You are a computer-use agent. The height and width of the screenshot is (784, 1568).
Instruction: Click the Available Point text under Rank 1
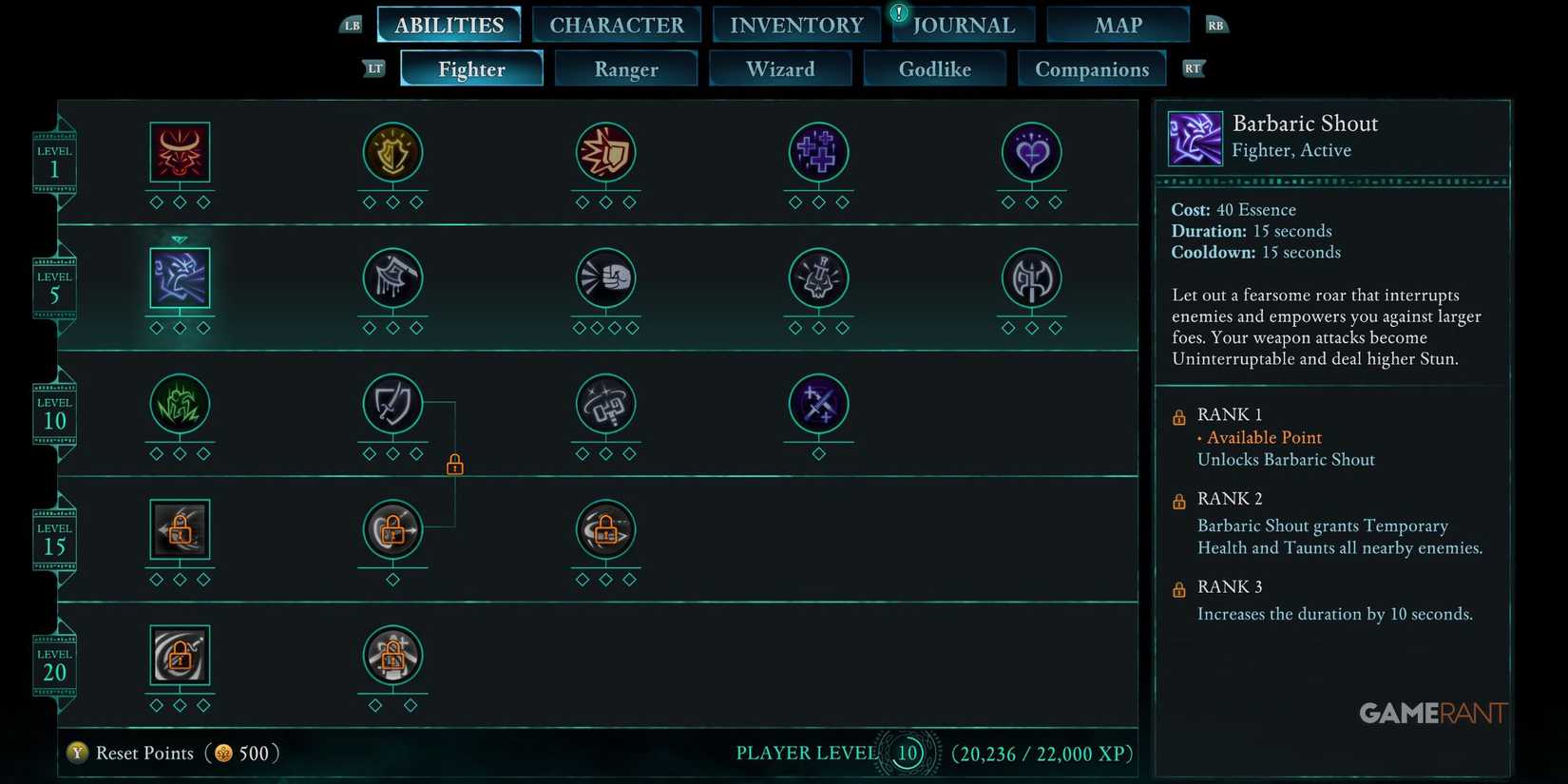point(1264,437)
